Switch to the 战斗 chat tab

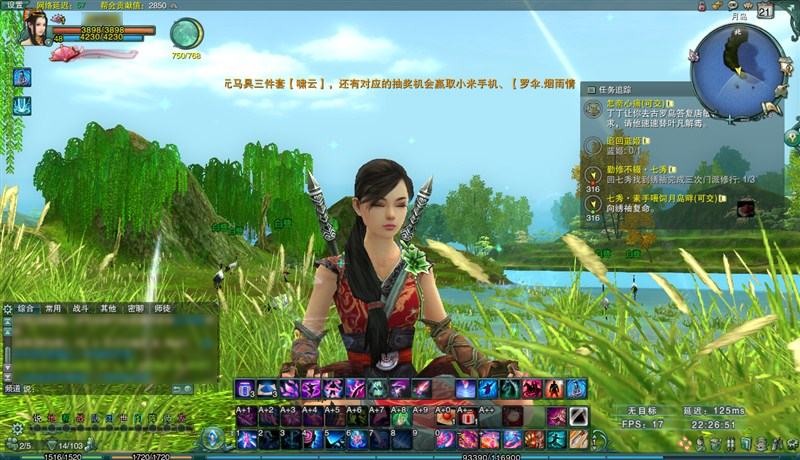pos(81,310)
